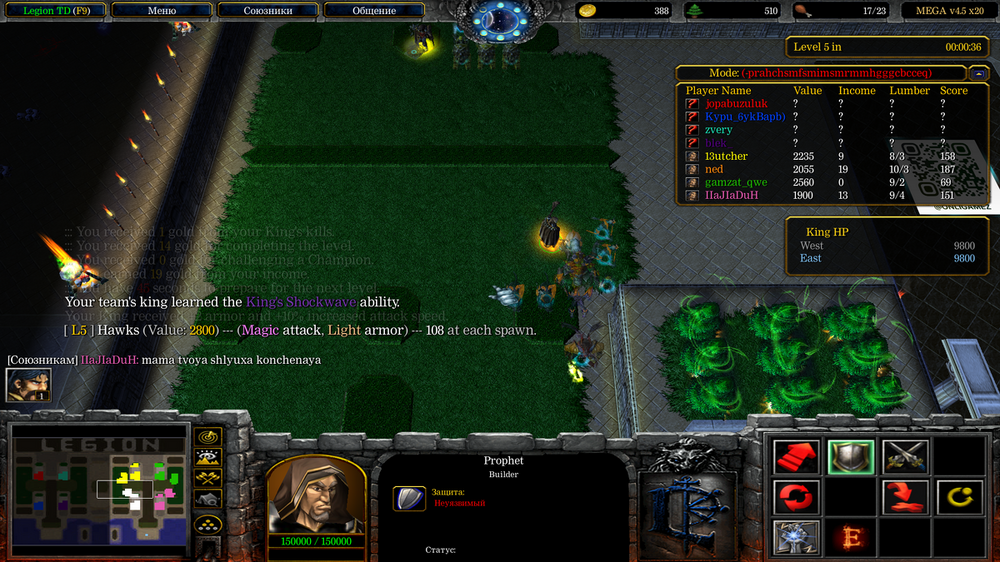Open the Общение chat log
Viewport: 1000px width, 562px height.
click(374, 11)
